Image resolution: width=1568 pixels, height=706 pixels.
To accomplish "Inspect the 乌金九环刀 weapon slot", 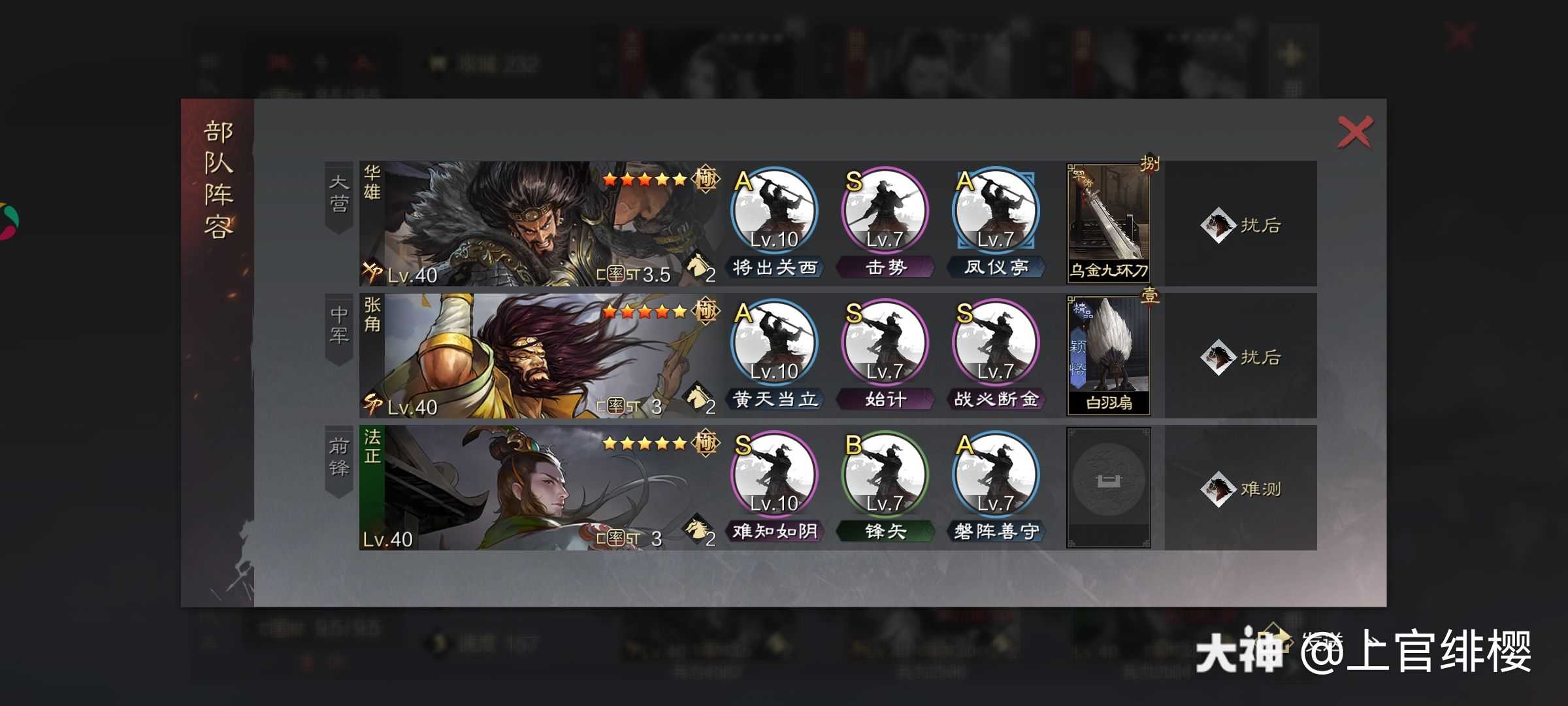I will tap(1108, 224).
